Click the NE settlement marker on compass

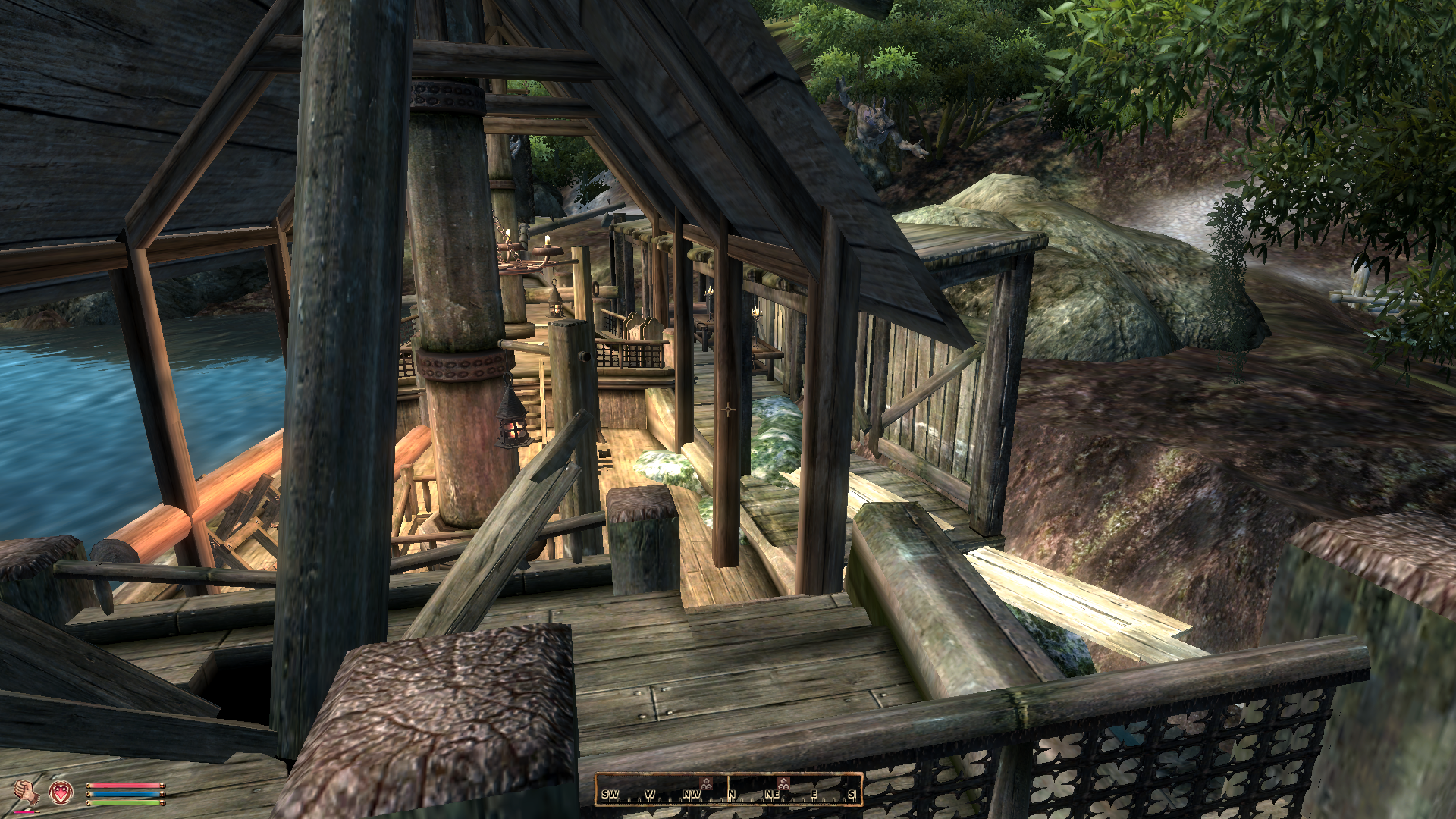tap(783, 783)
